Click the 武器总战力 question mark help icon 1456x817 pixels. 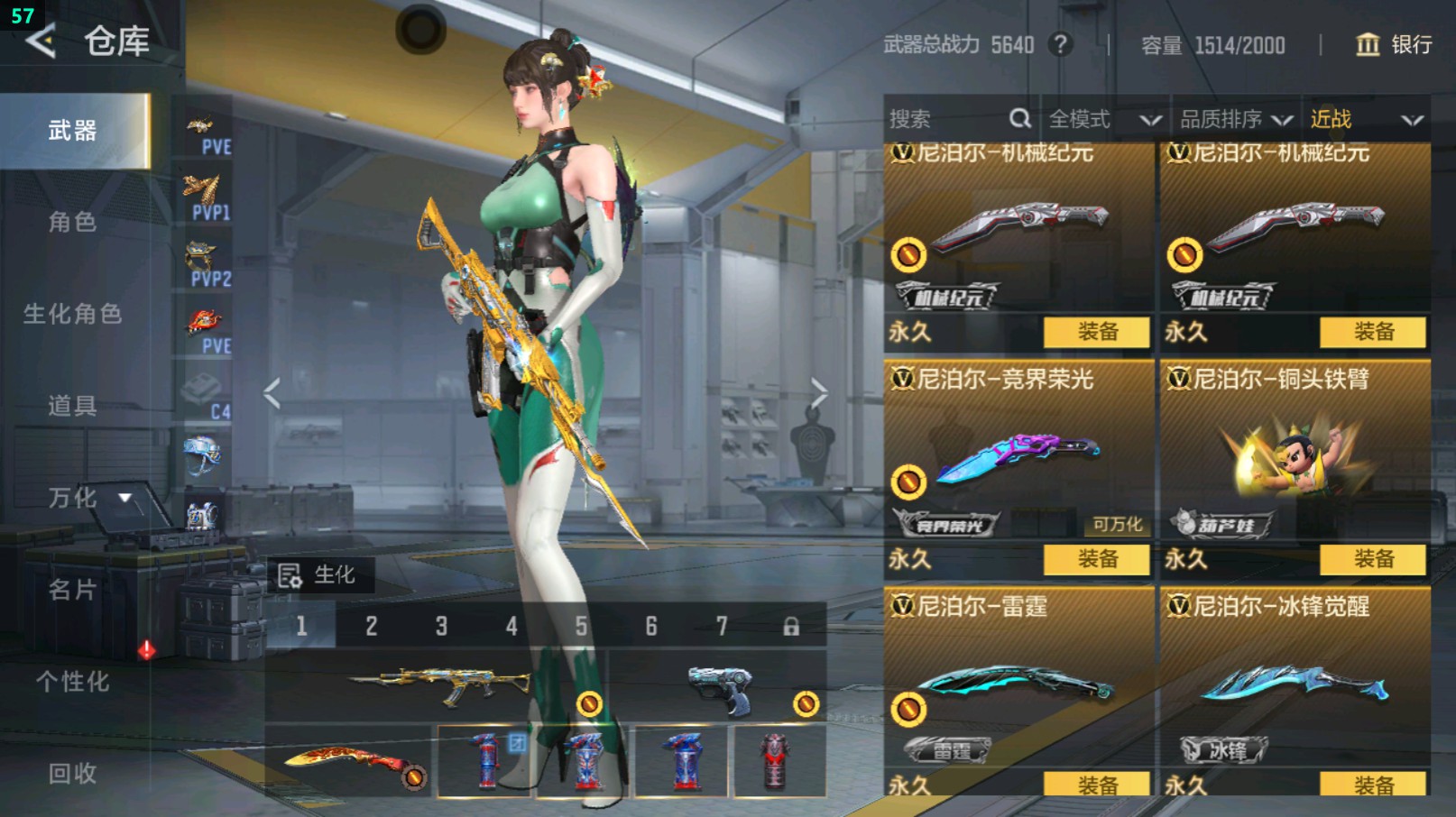pyautogui.click(x=1061, y=44)
